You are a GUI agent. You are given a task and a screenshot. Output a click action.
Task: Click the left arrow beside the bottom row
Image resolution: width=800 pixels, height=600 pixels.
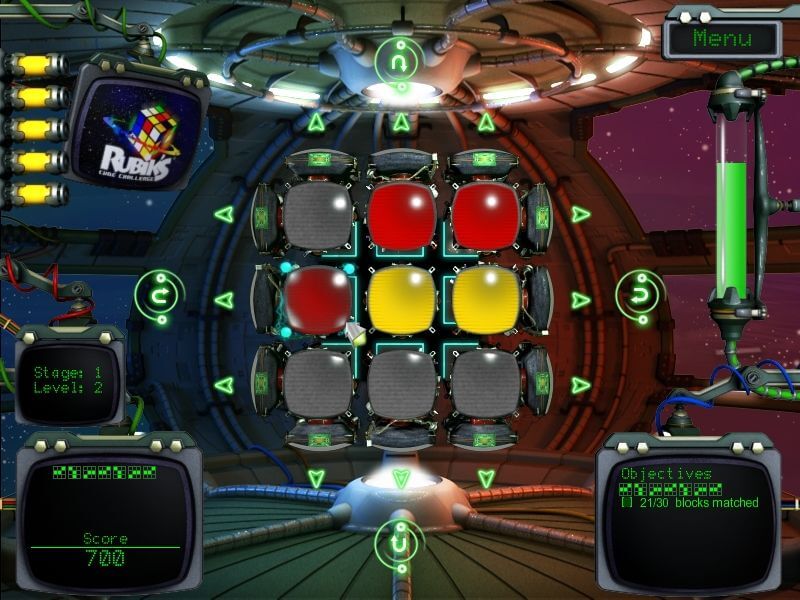[223, 384]
